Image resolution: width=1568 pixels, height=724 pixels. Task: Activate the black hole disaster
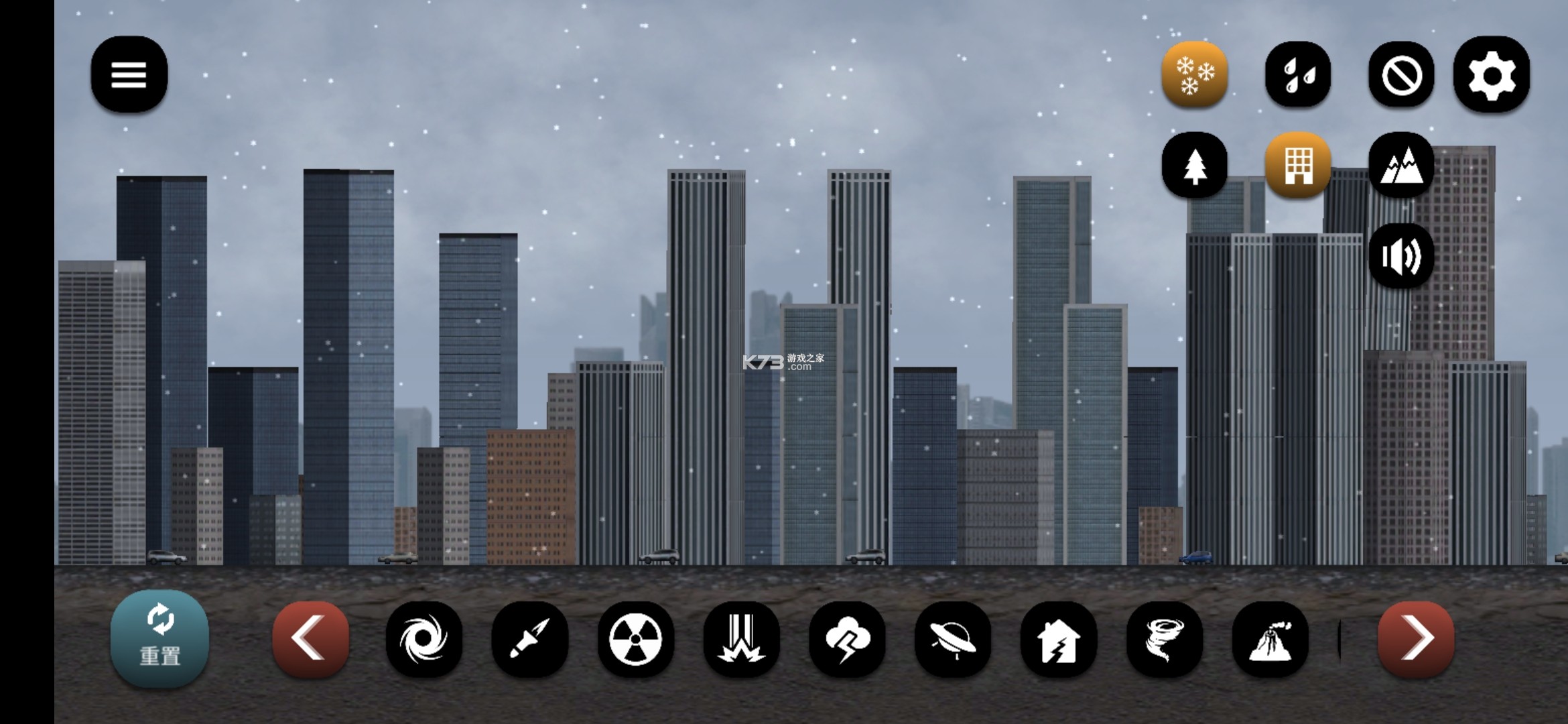[424, 639]
